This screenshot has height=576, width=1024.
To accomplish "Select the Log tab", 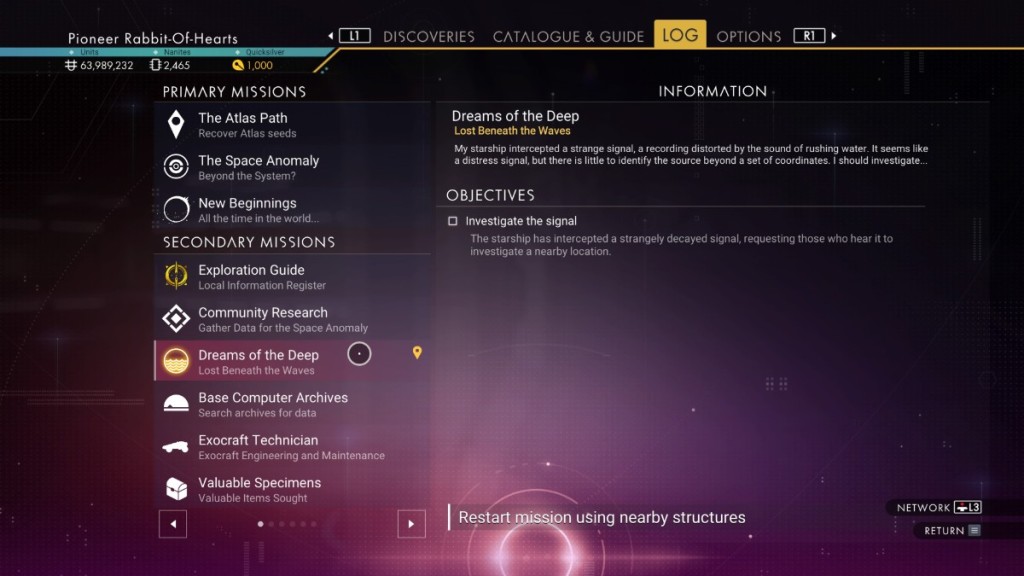I will (x=680, y=35).
